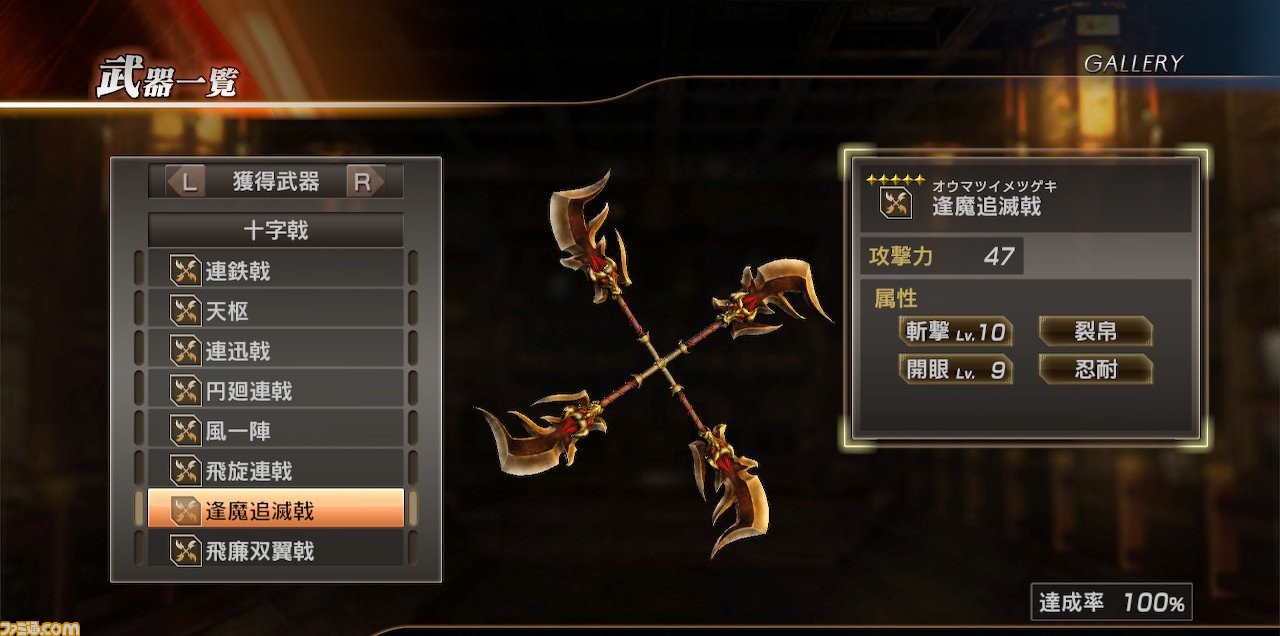This screenshot has height=636, width=1280.
Task: Select the 連迅戟 list row
Action: (276, 351)
